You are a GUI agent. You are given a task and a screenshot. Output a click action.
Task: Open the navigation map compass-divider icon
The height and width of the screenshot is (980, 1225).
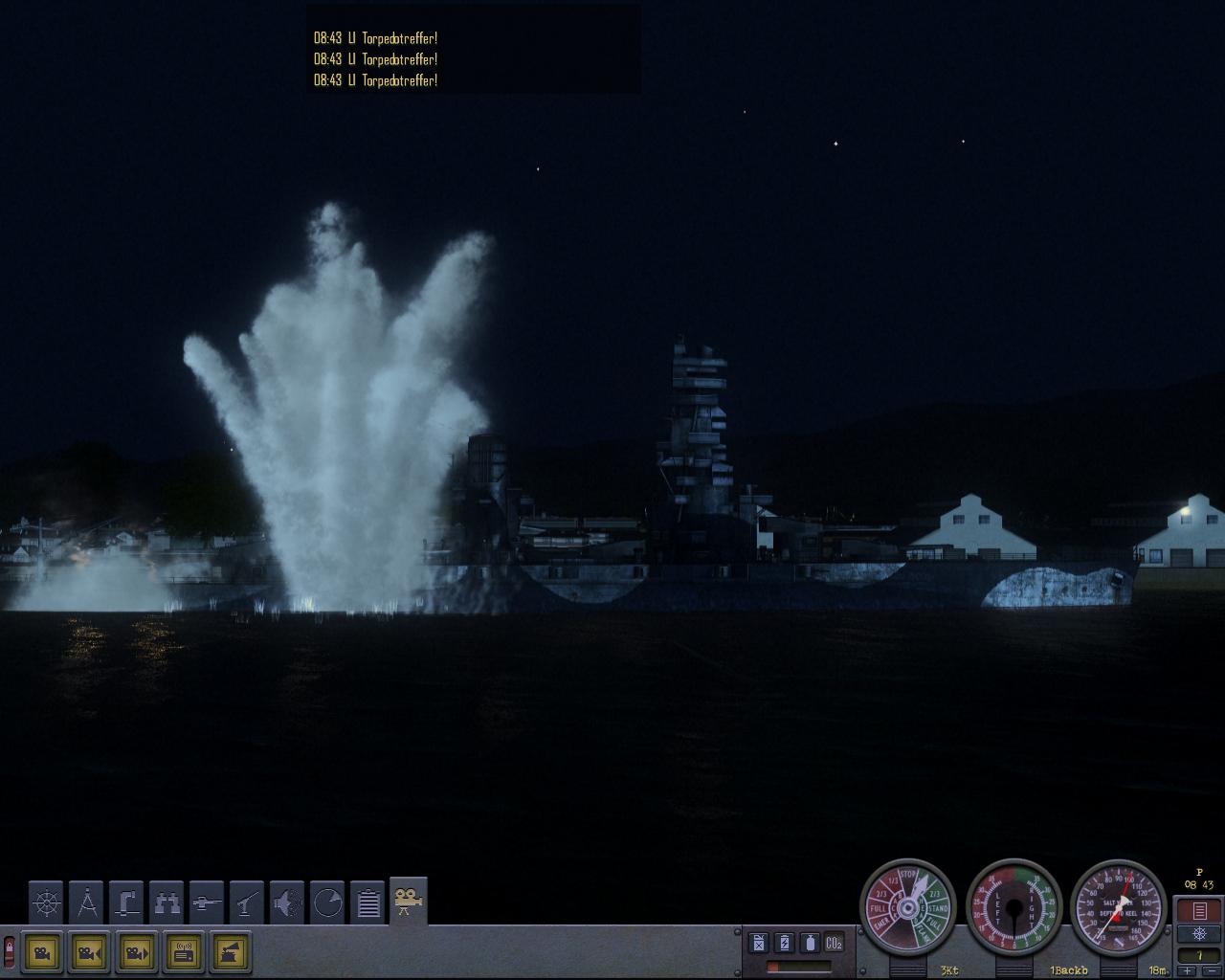pyautogui.click(x=86, y=902)
